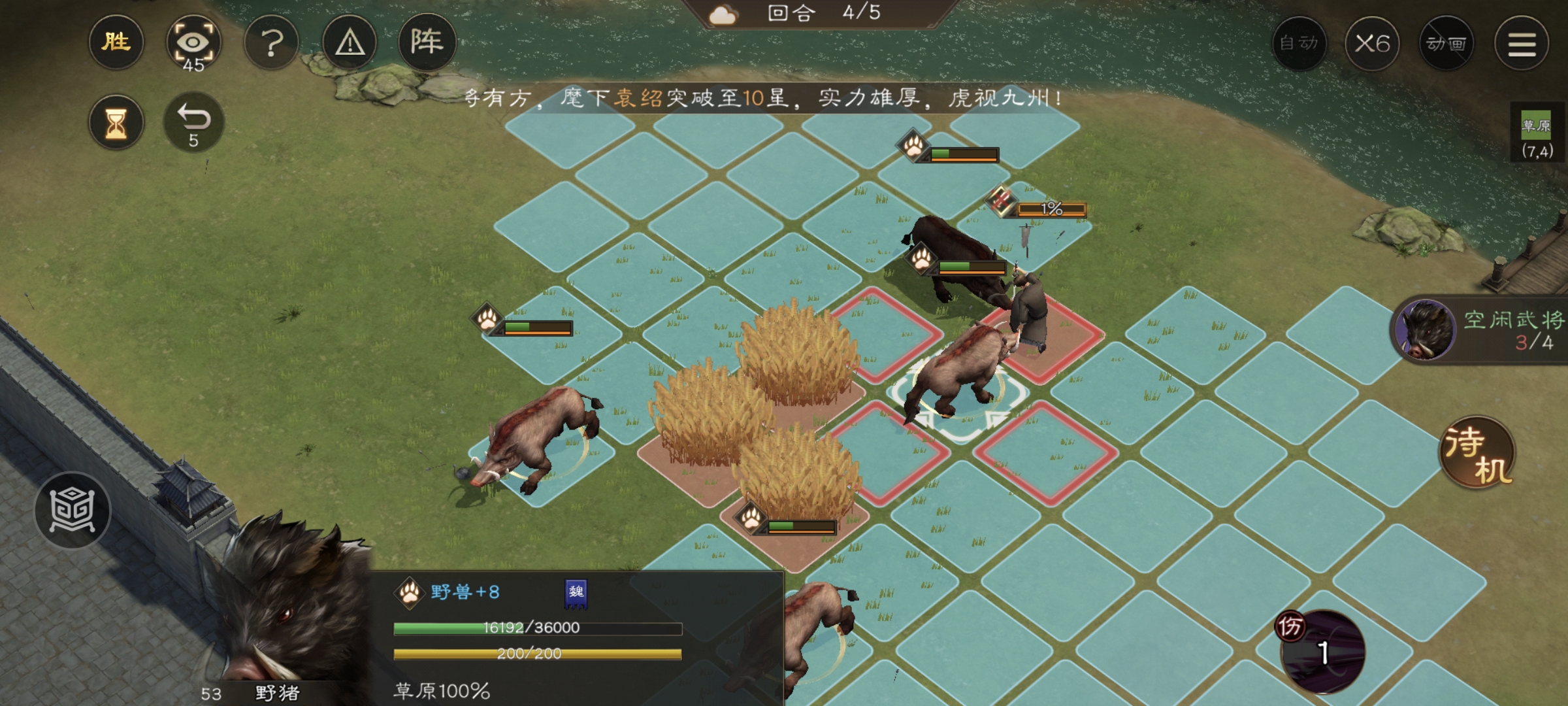Open the question mark help
This screenshot has height=706, width=1568.
272,43
